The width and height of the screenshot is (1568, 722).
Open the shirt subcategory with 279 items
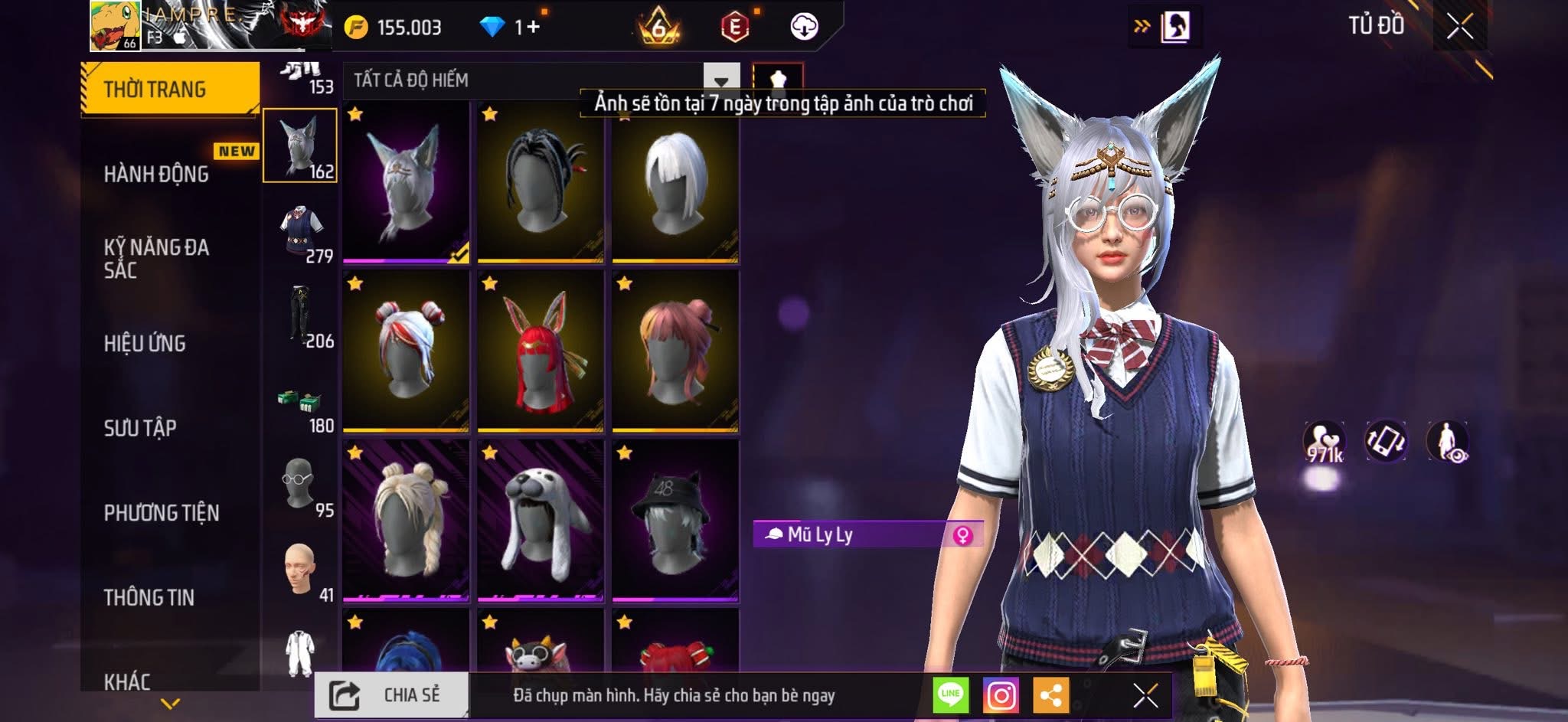click(301, 234)
